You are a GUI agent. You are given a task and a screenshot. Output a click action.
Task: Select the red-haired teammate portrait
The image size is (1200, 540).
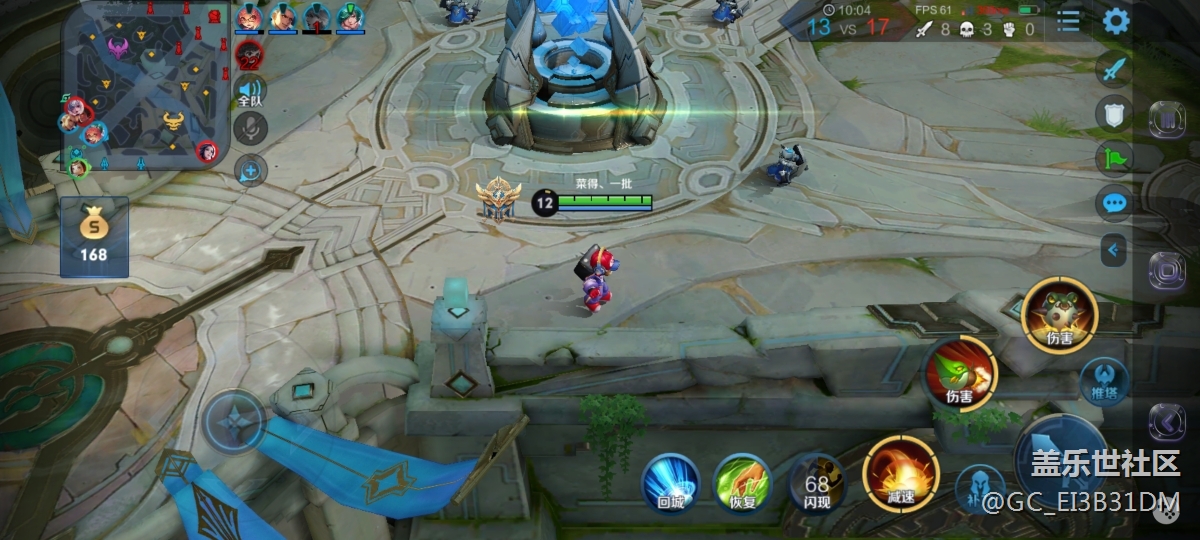click(249, 17)
